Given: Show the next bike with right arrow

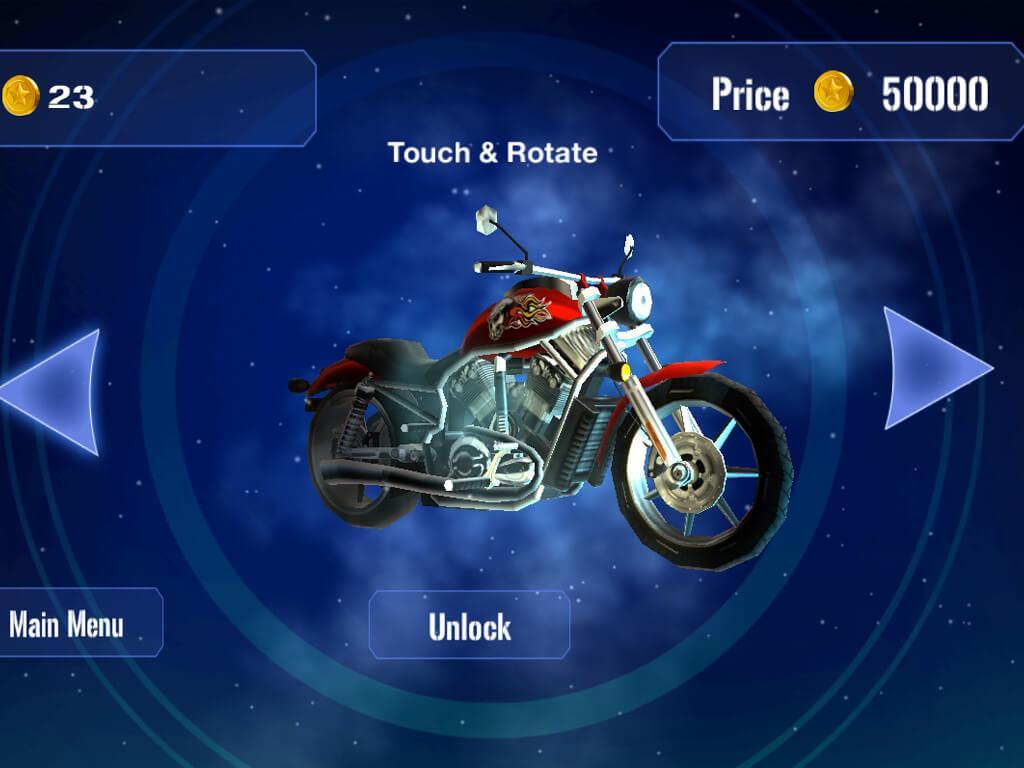Looking at the screenshot, I should (x=931, y=368).
